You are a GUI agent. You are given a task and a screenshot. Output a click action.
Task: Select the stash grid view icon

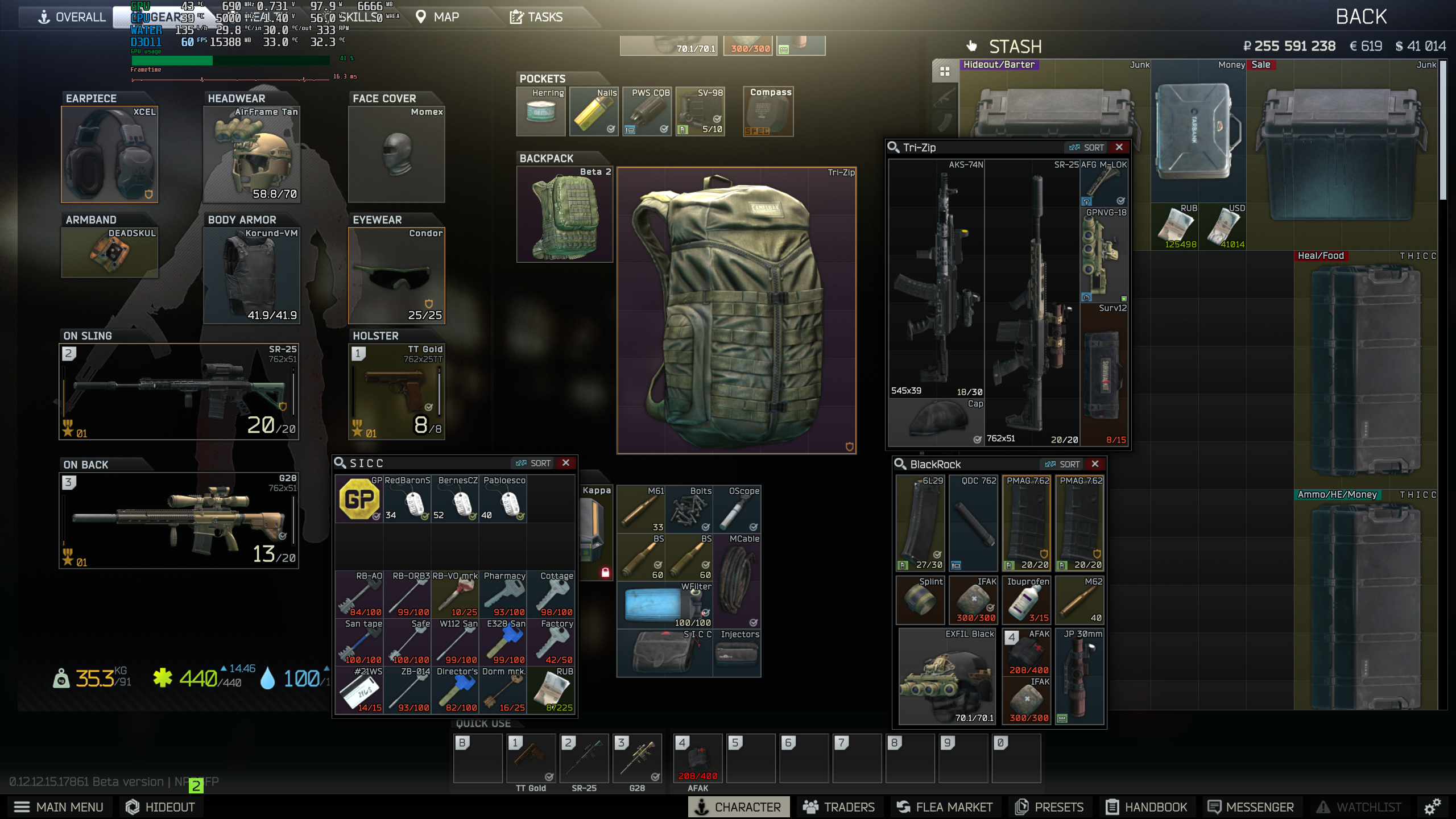click(945, 71)
